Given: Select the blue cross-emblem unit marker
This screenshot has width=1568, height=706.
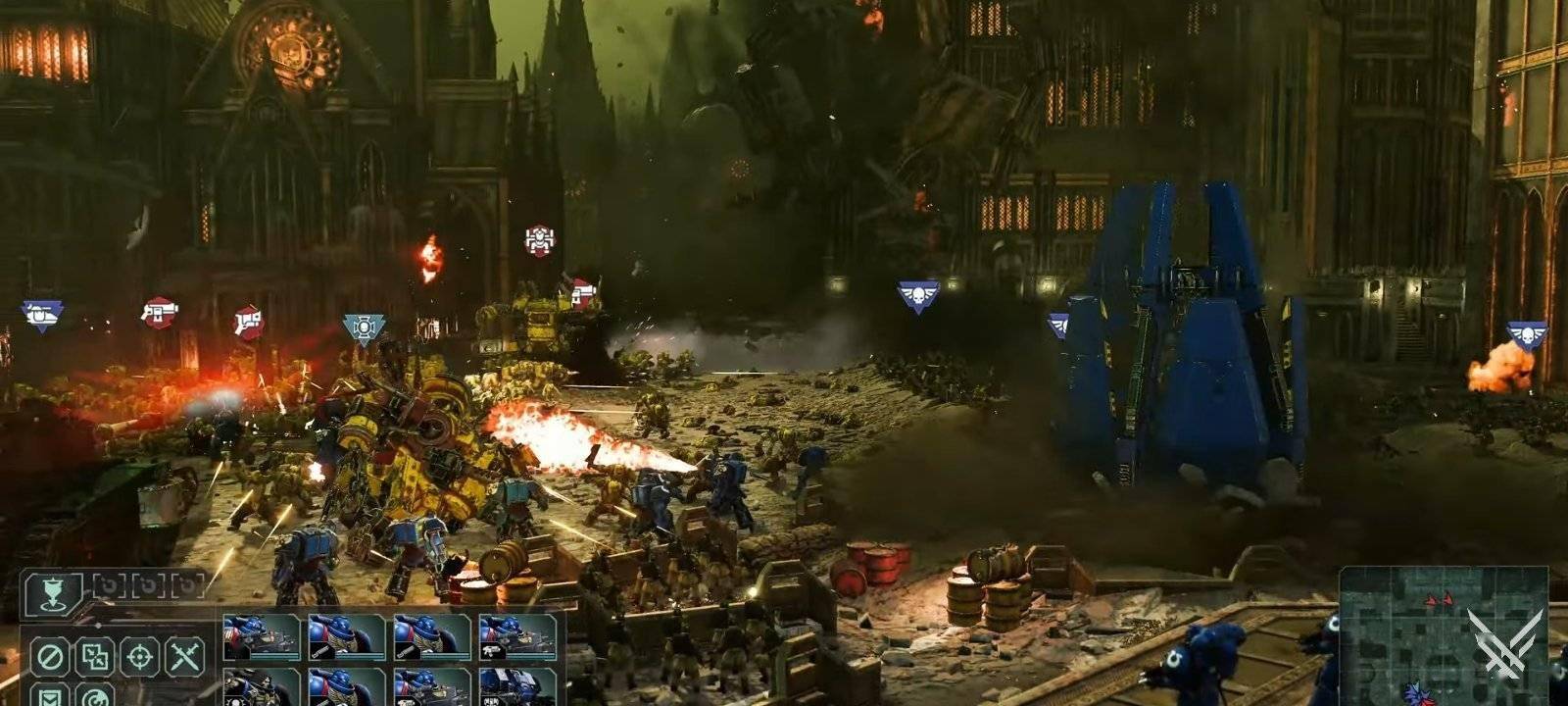Looking at the screenshot, I should 364,328.
